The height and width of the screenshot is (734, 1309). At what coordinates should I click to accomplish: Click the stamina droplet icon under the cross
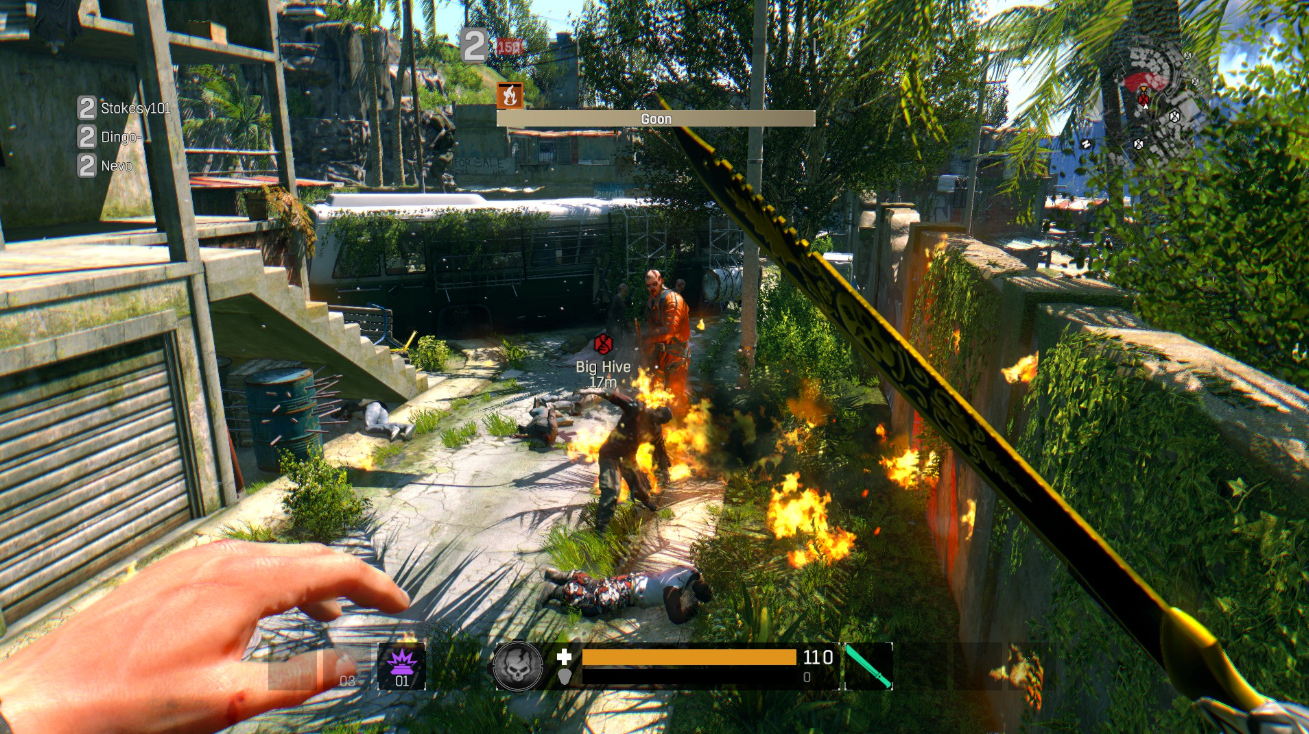click(564, 676)
